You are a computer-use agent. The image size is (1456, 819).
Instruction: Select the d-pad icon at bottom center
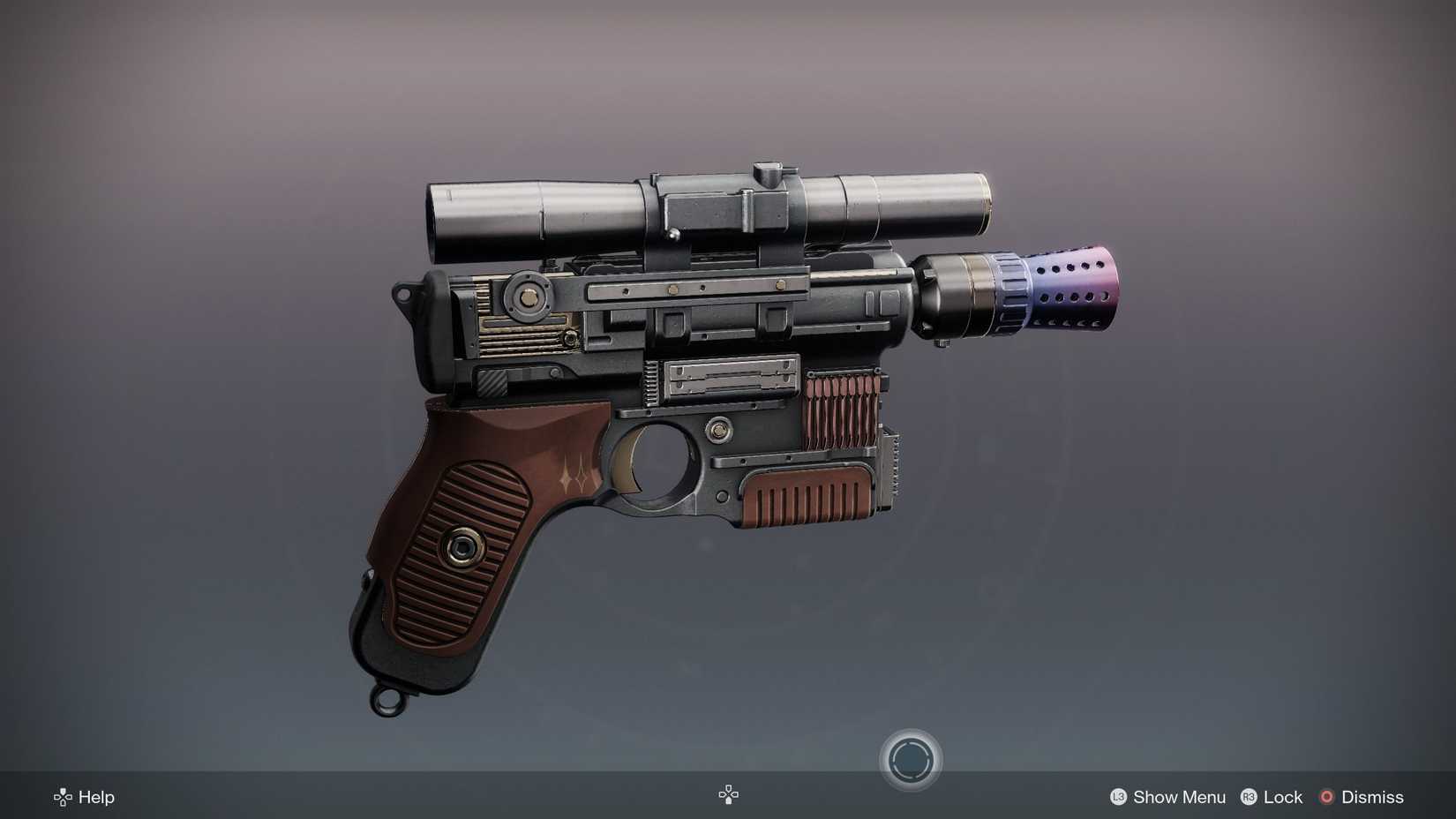[x=728, y=794]
